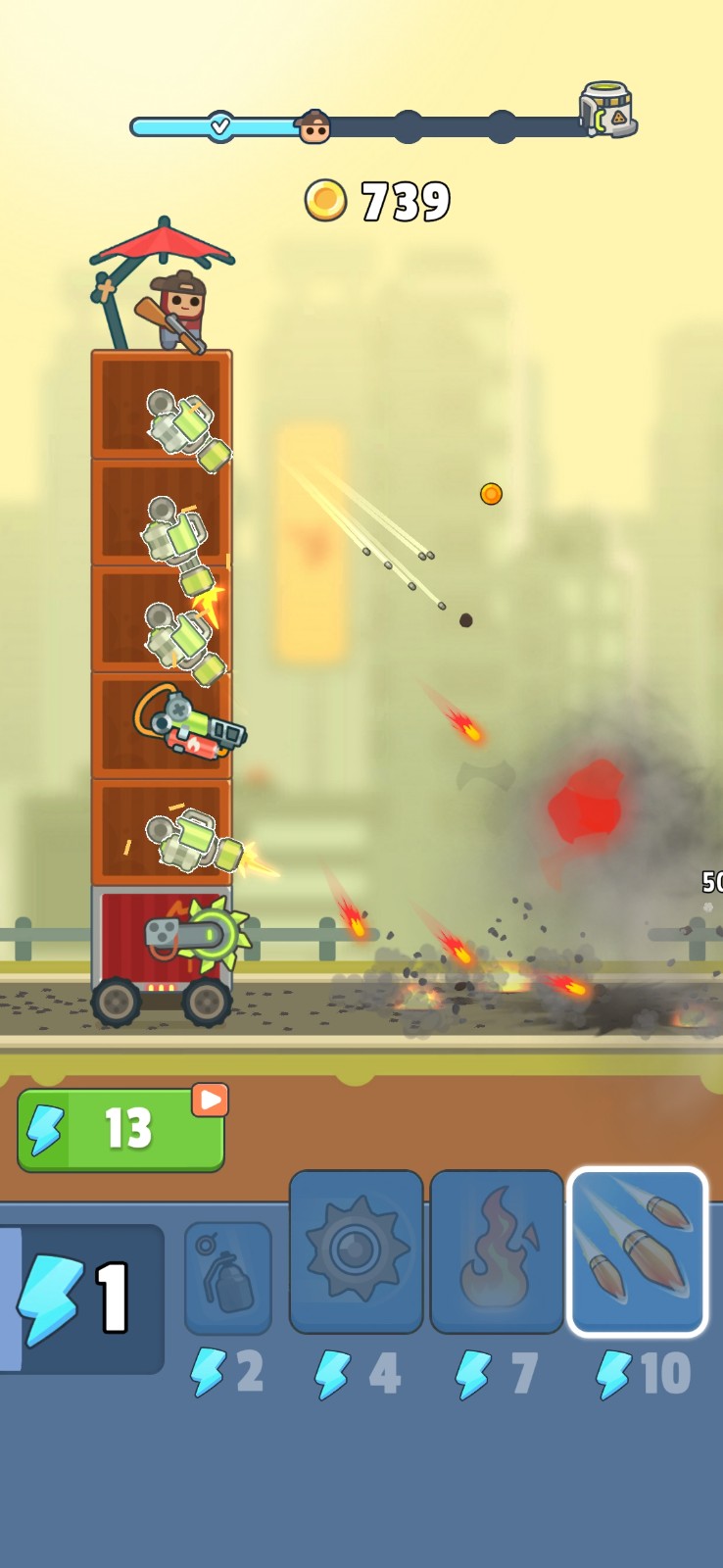Activate the grenade ability costing 2
Screen dimensions: 723x1568
point(227,1277)
